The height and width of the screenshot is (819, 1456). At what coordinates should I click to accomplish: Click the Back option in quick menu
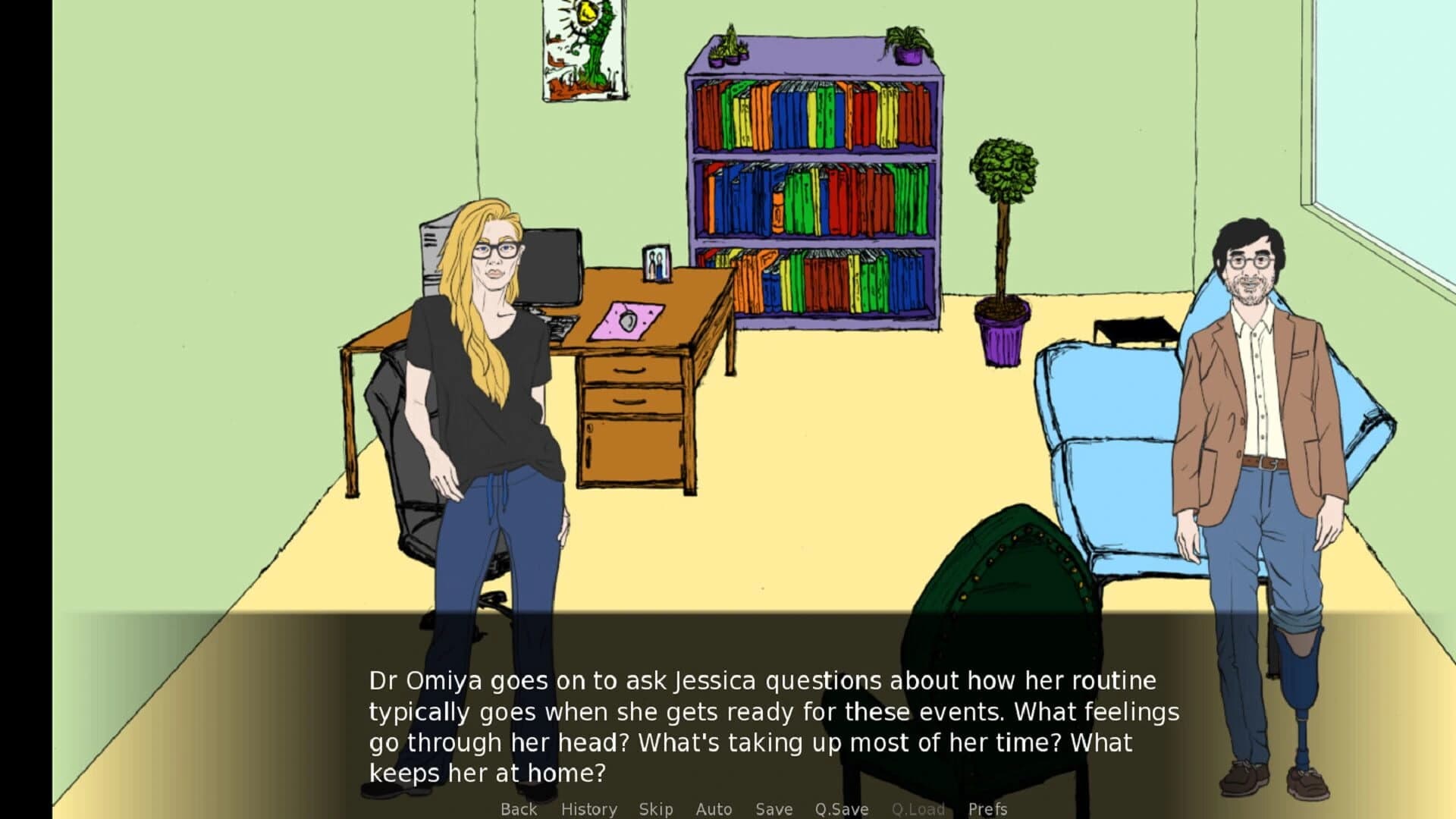(519, 809)
